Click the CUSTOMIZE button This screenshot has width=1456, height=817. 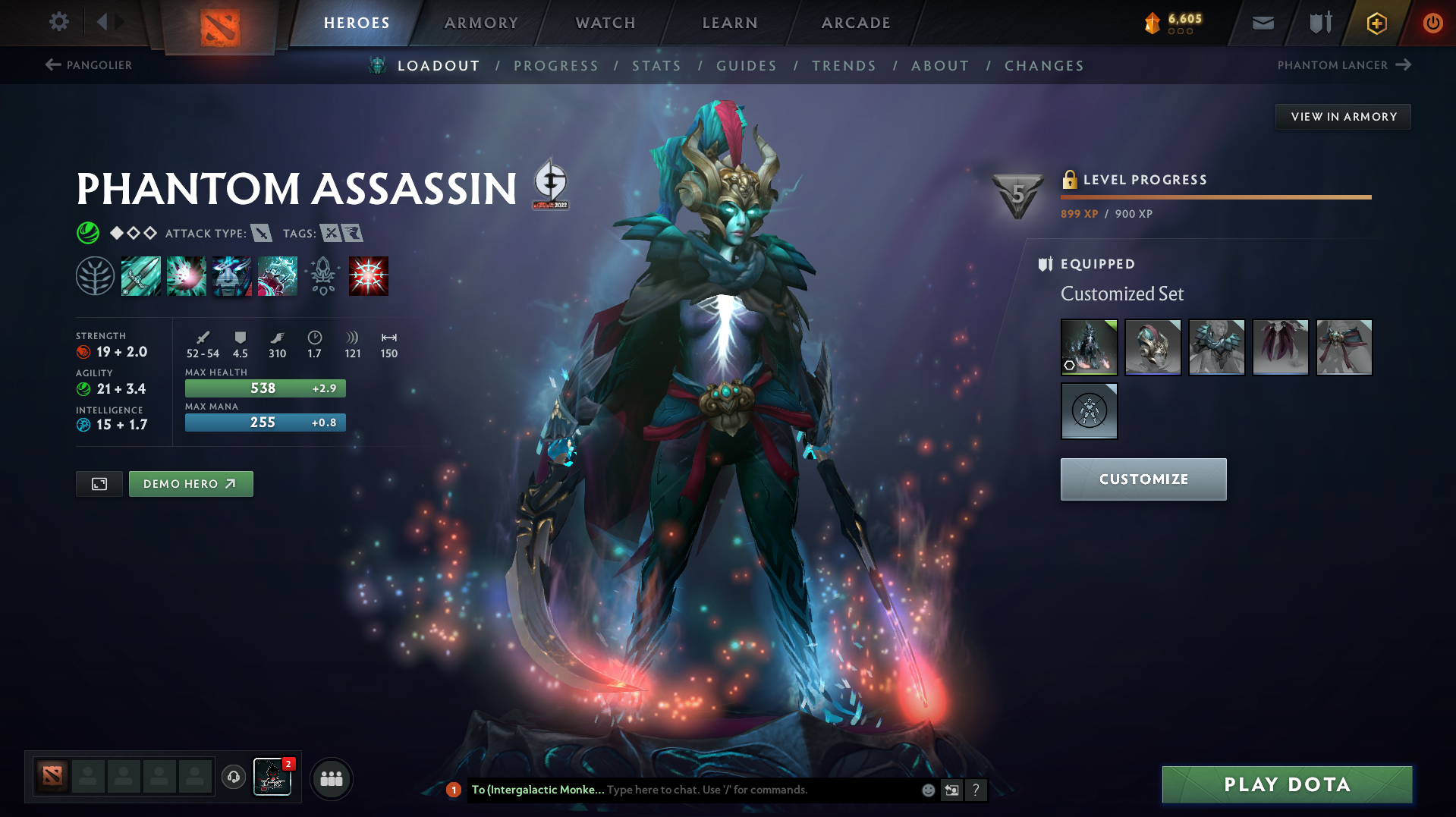1143,479
